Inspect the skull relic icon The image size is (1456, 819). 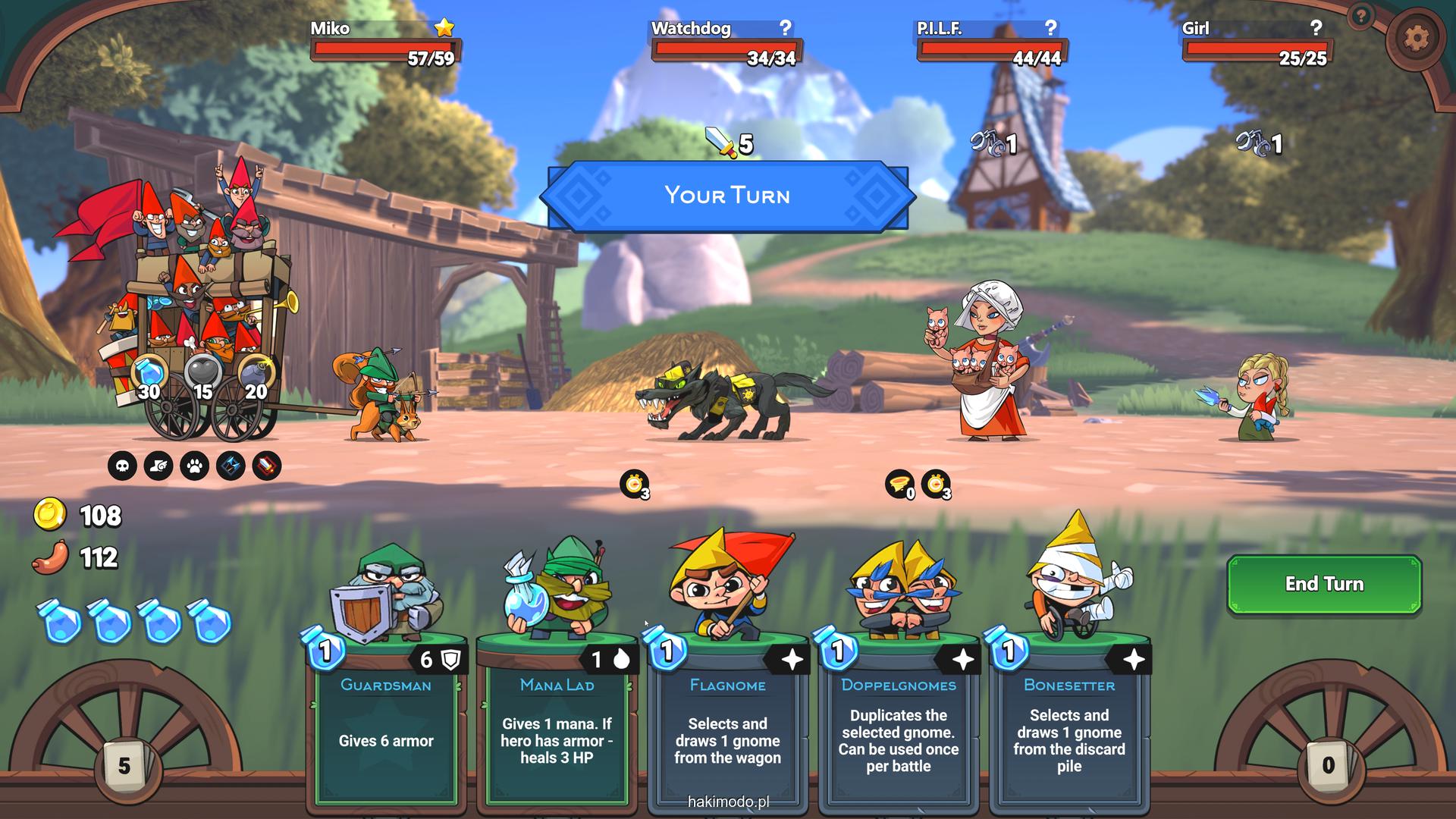pyautogui.click(x=122, y=466)
